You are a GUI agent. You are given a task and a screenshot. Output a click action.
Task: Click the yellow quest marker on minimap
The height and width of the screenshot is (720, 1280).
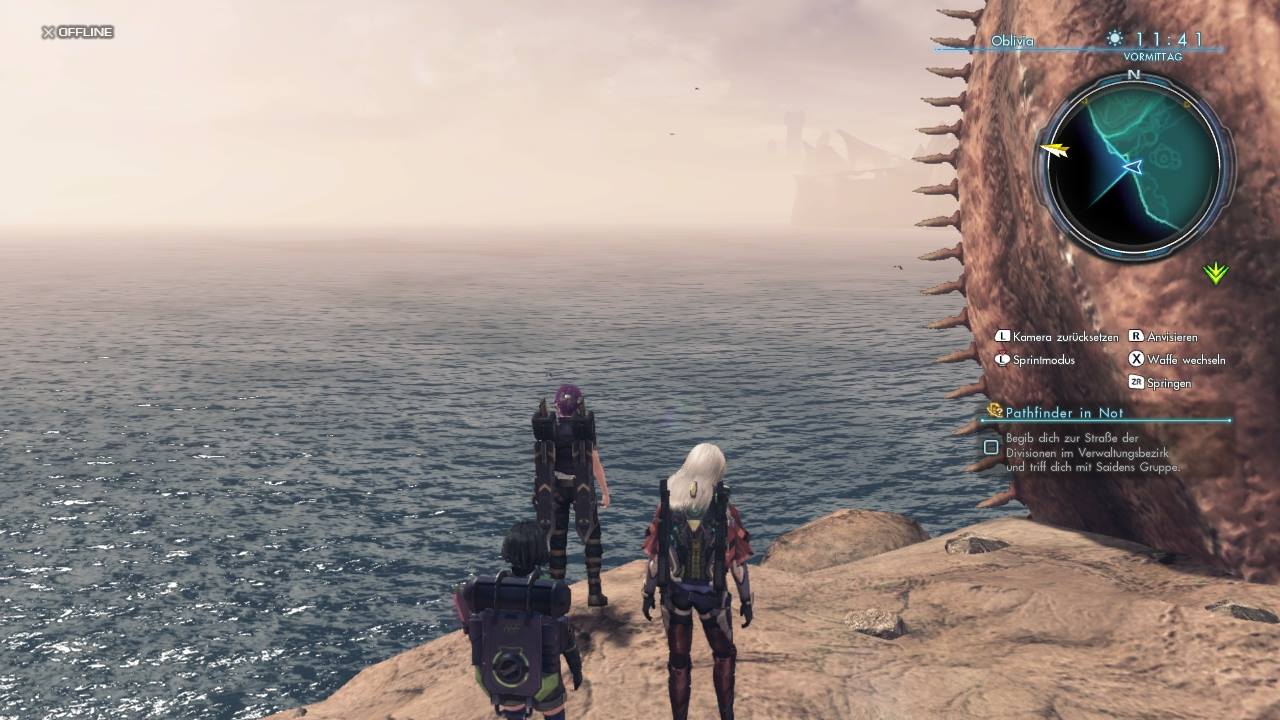(1054, 150)
